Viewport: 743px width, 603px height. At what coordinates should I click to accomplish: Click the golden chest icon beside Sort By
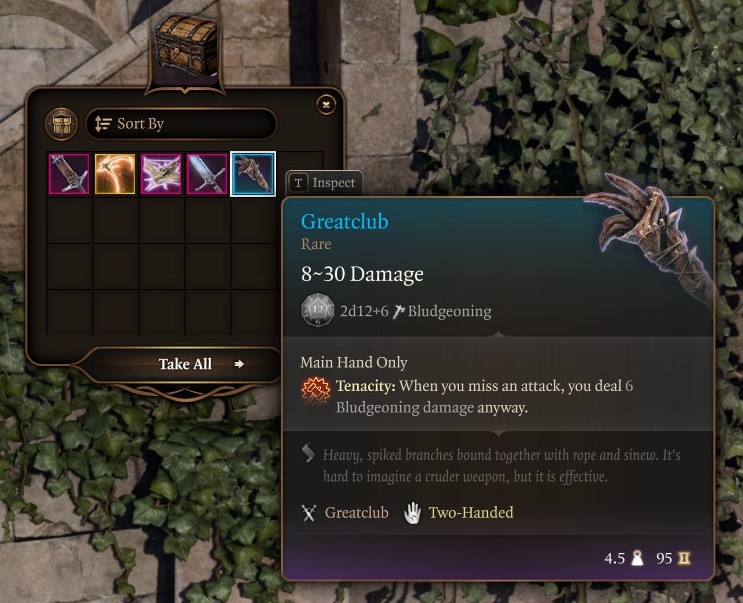(x=62, y=124)
